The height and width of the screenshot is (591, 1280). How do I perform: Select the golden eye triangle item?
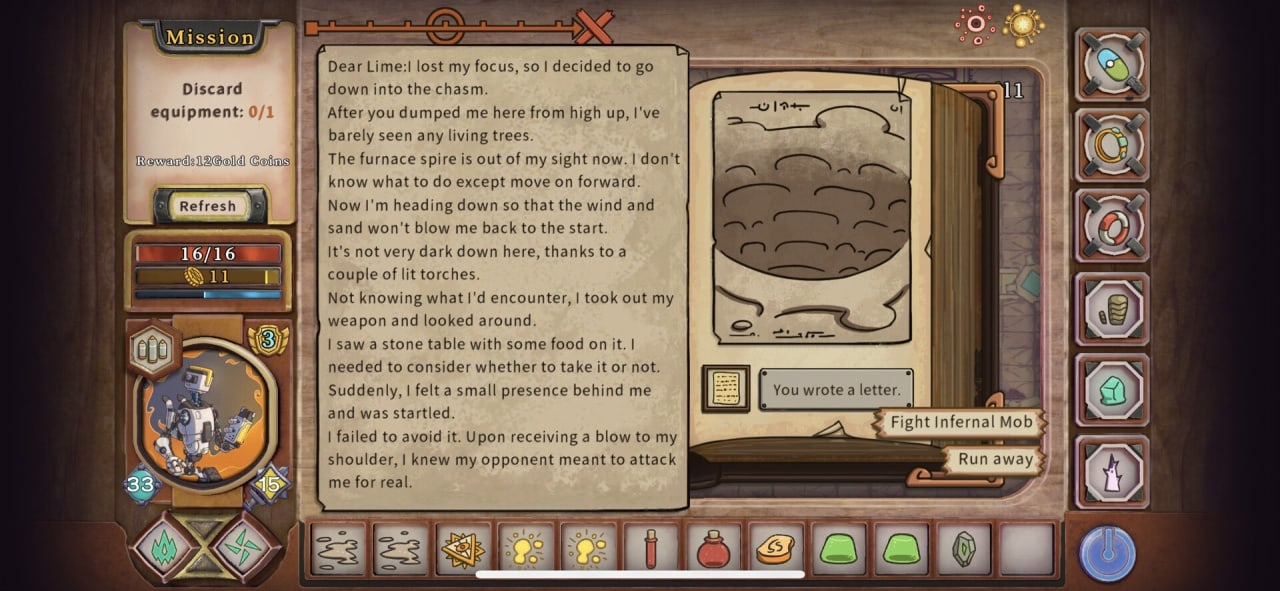pos(462,549)
